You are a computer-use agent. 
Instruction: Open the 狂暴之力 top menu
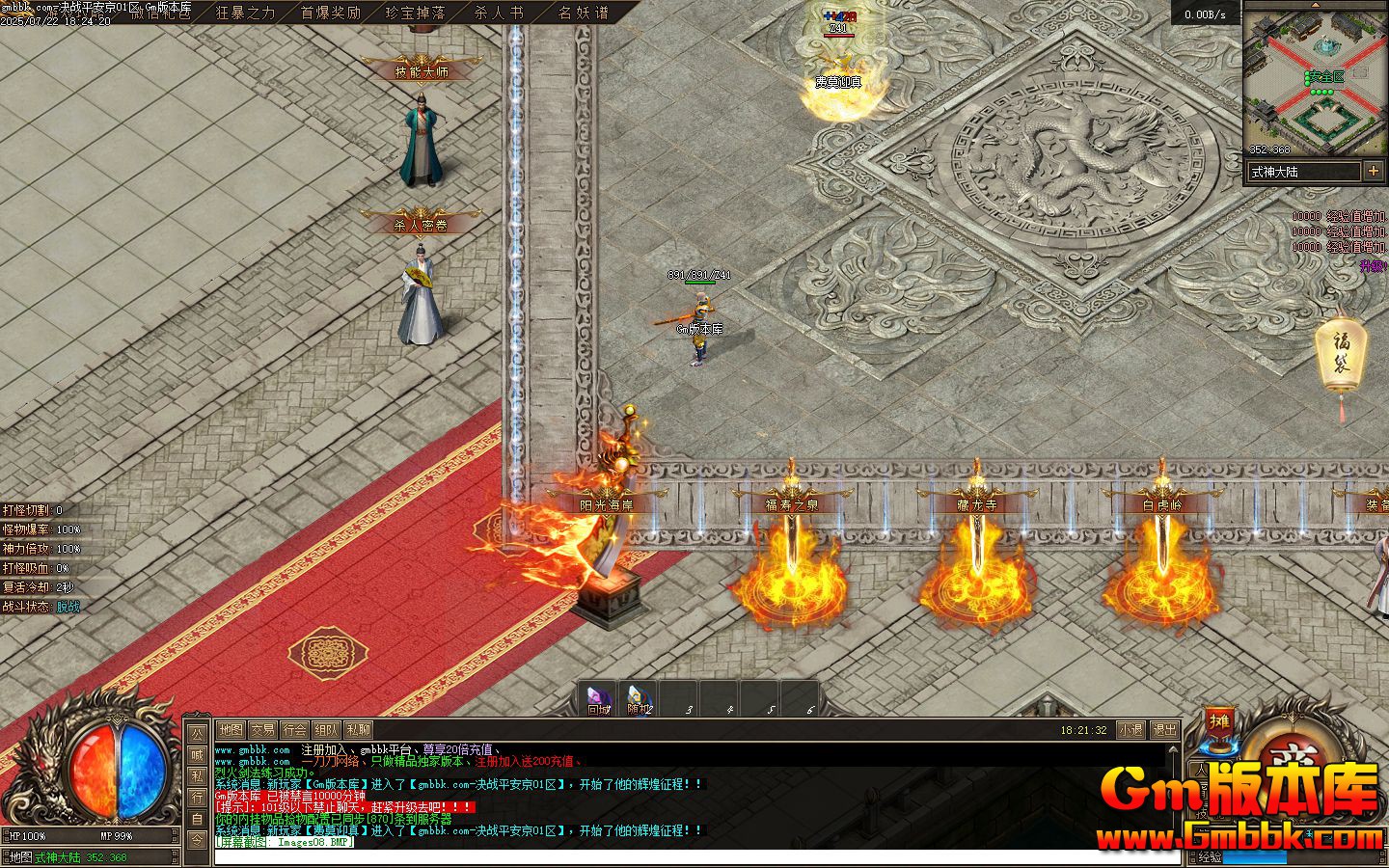point(245,13)
